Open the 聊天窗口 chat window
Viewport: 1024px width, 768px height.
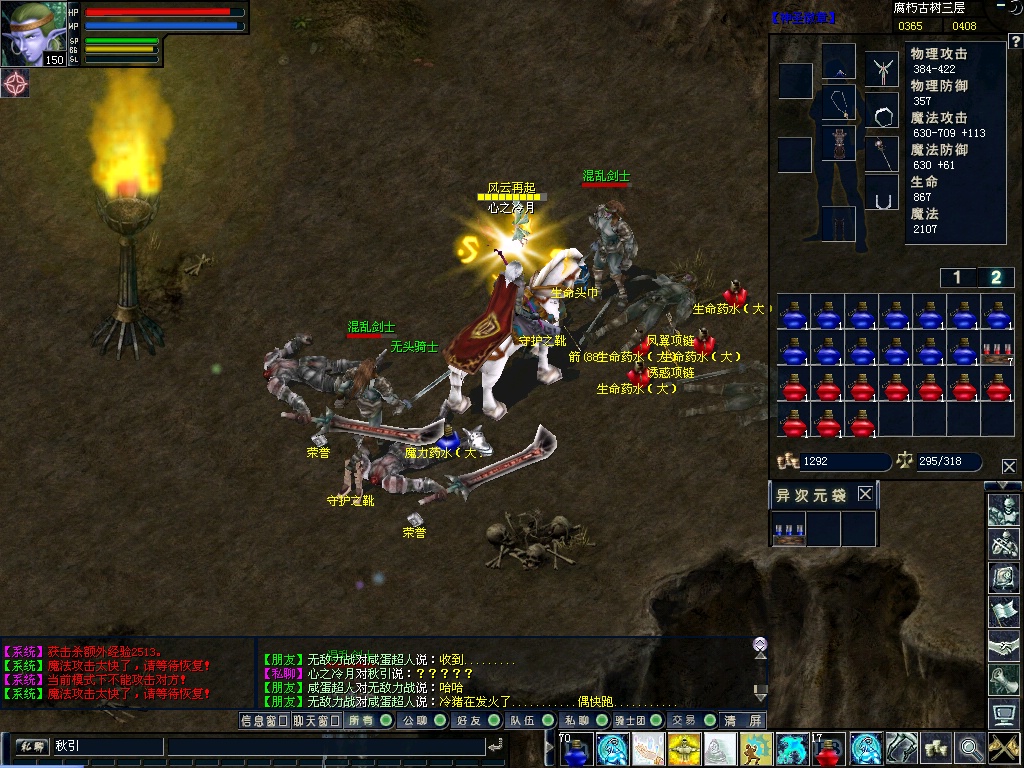pyautogui.click(x=317, y=720)
